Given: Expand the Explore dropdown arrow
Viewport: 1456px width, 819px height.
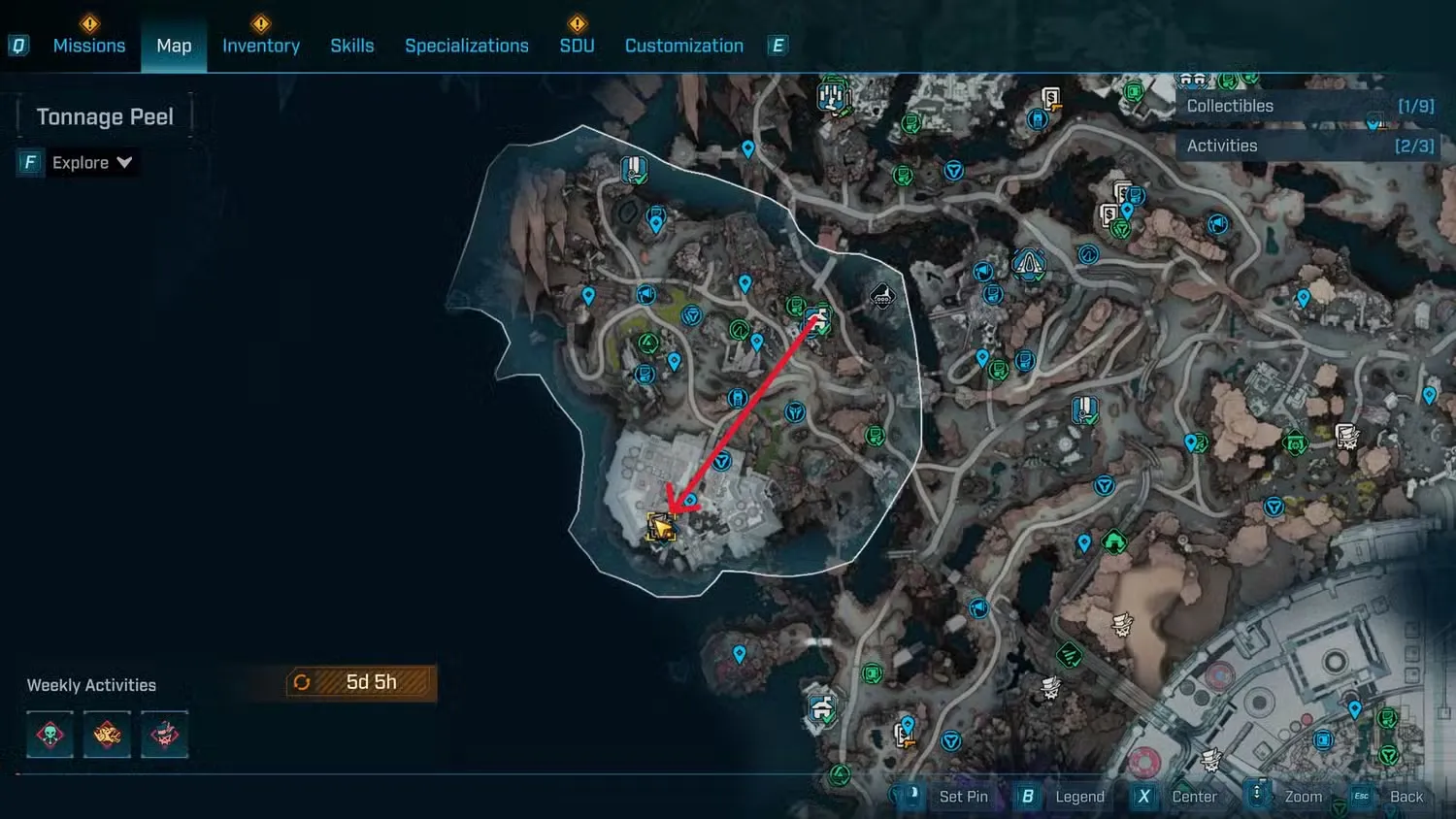Looking at the screenshot, I should point(125,162).
